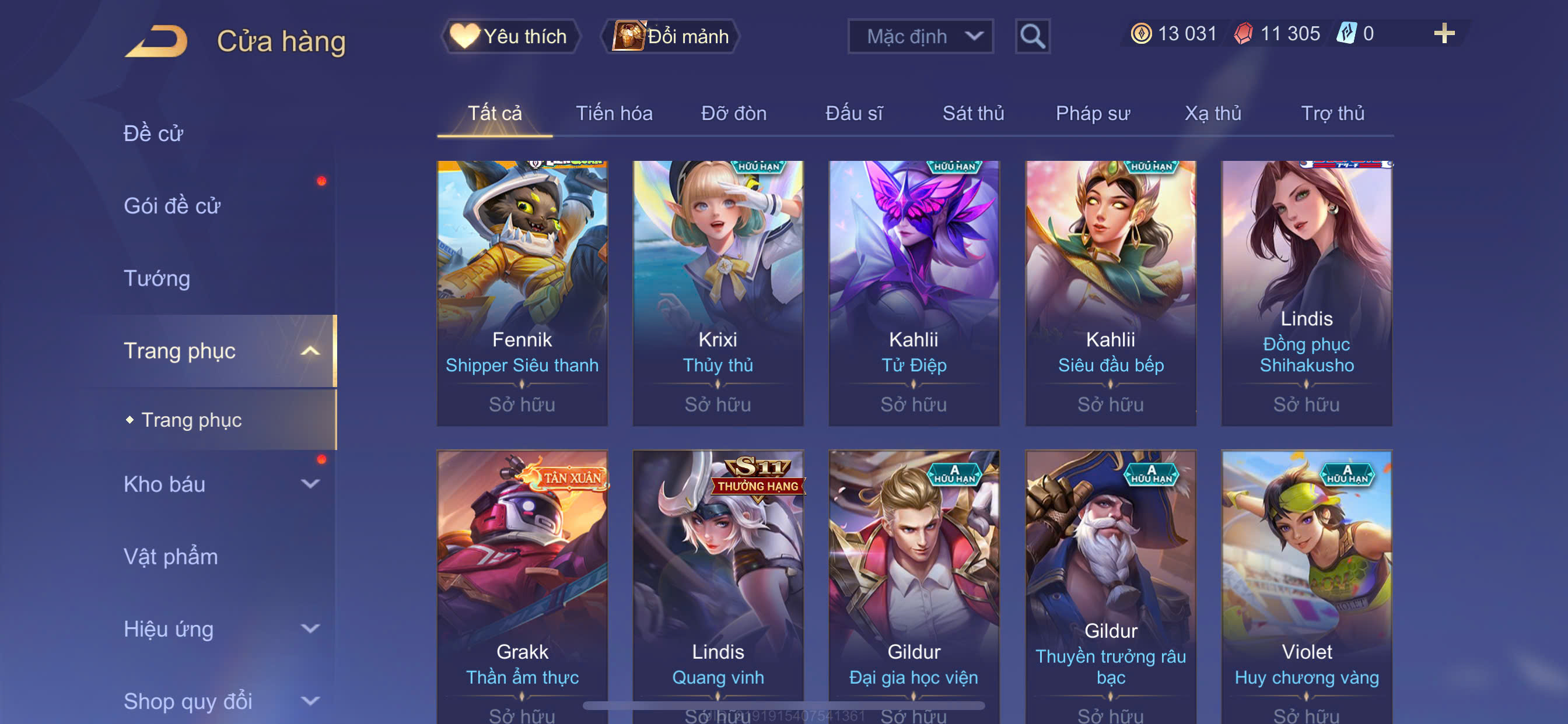
Task: Go back using the gold arrow
Action: click(156, 41)
